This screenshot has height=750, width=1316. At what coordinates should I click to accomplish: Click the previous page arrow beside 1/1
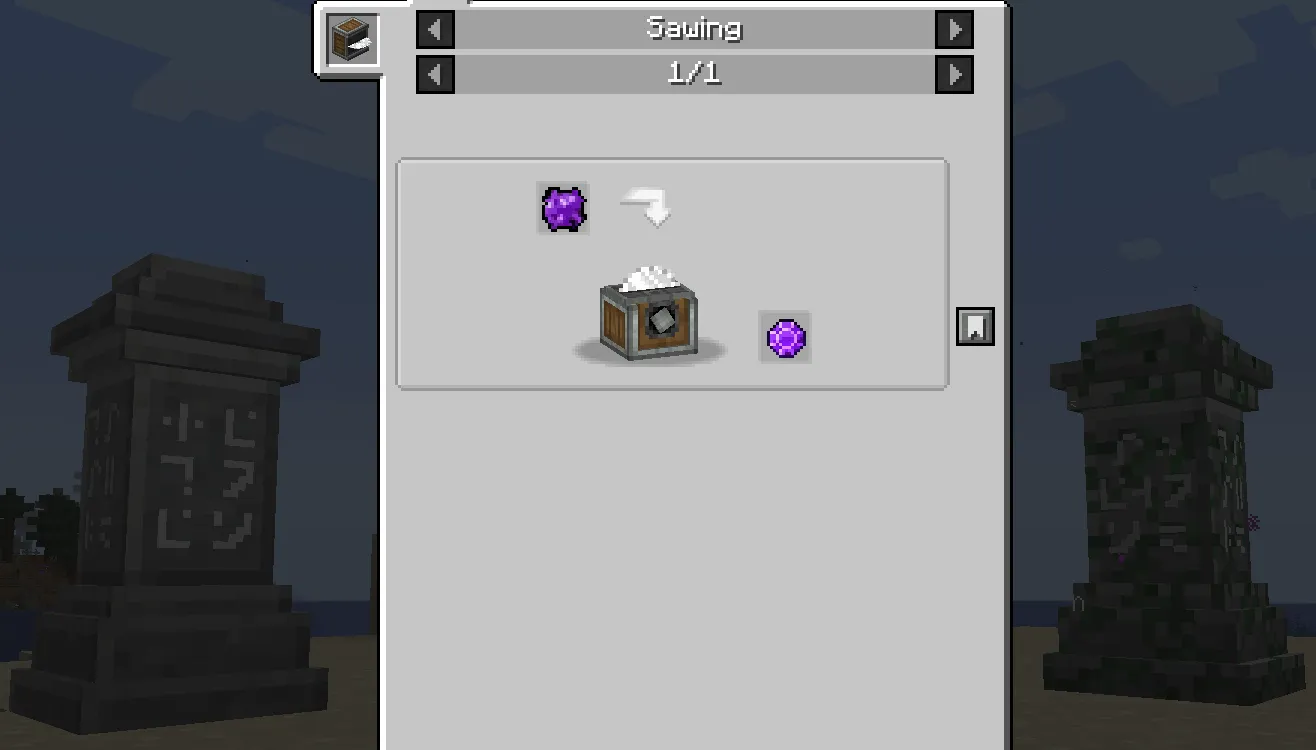point(434,73)
